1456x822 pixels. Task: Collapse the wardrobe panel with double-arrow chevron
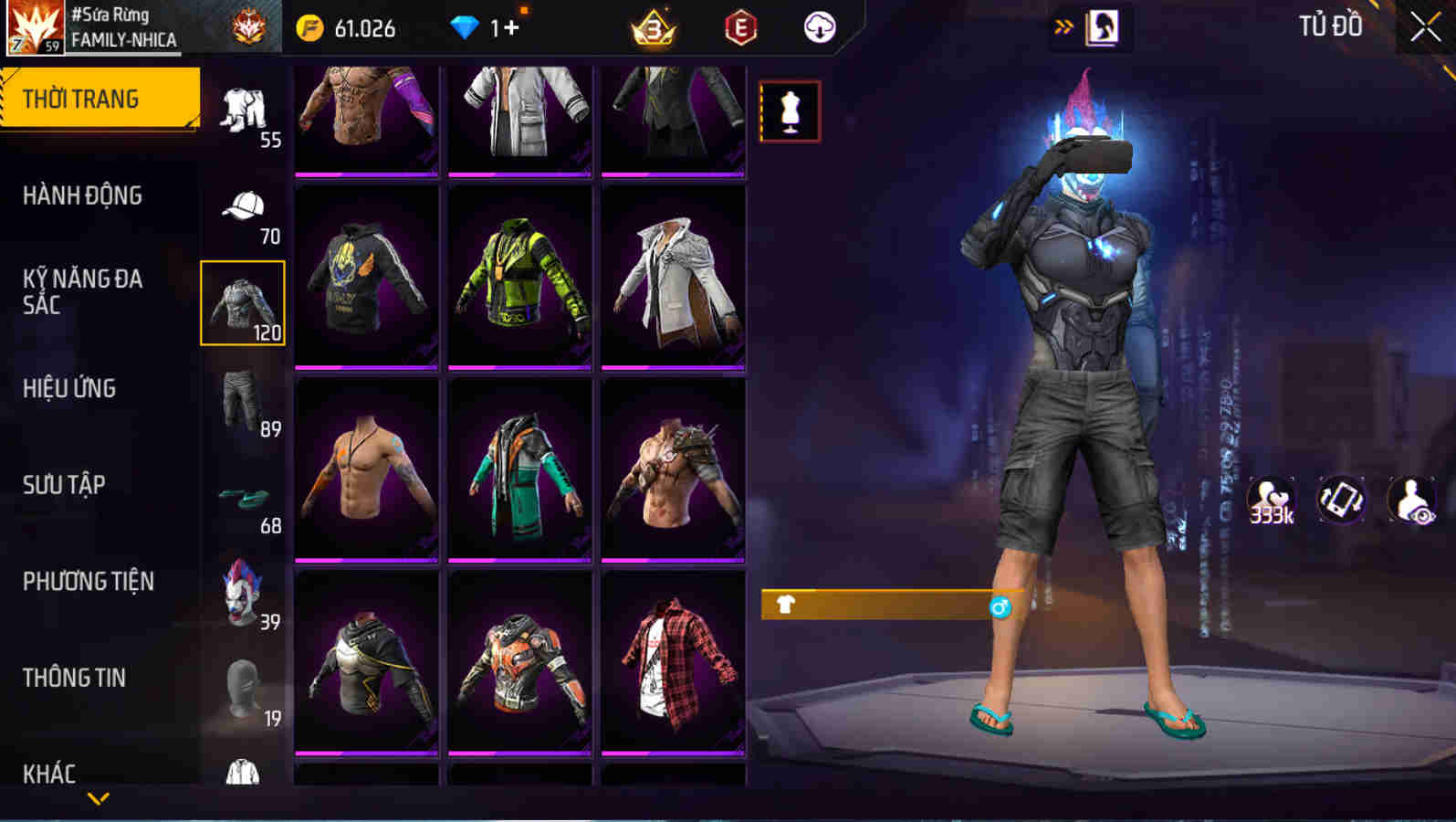1062,26
